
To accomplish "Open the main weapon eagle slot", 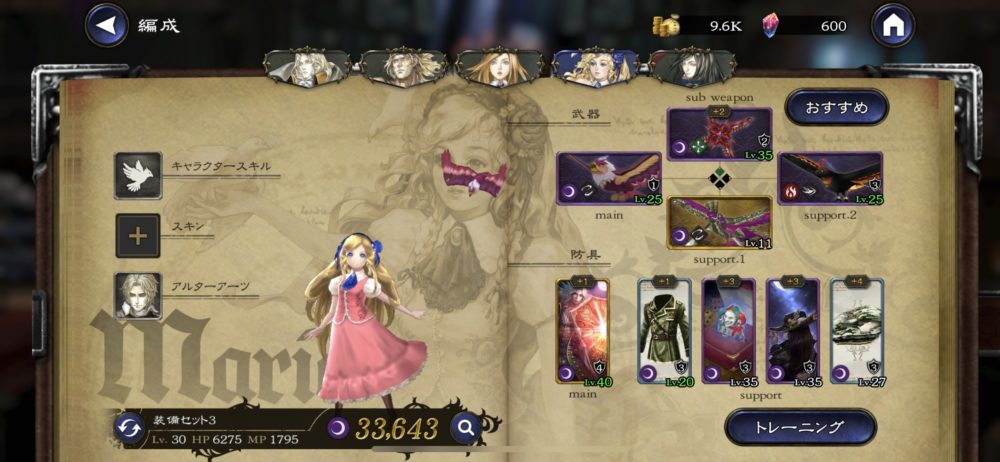I will [609, 179].
